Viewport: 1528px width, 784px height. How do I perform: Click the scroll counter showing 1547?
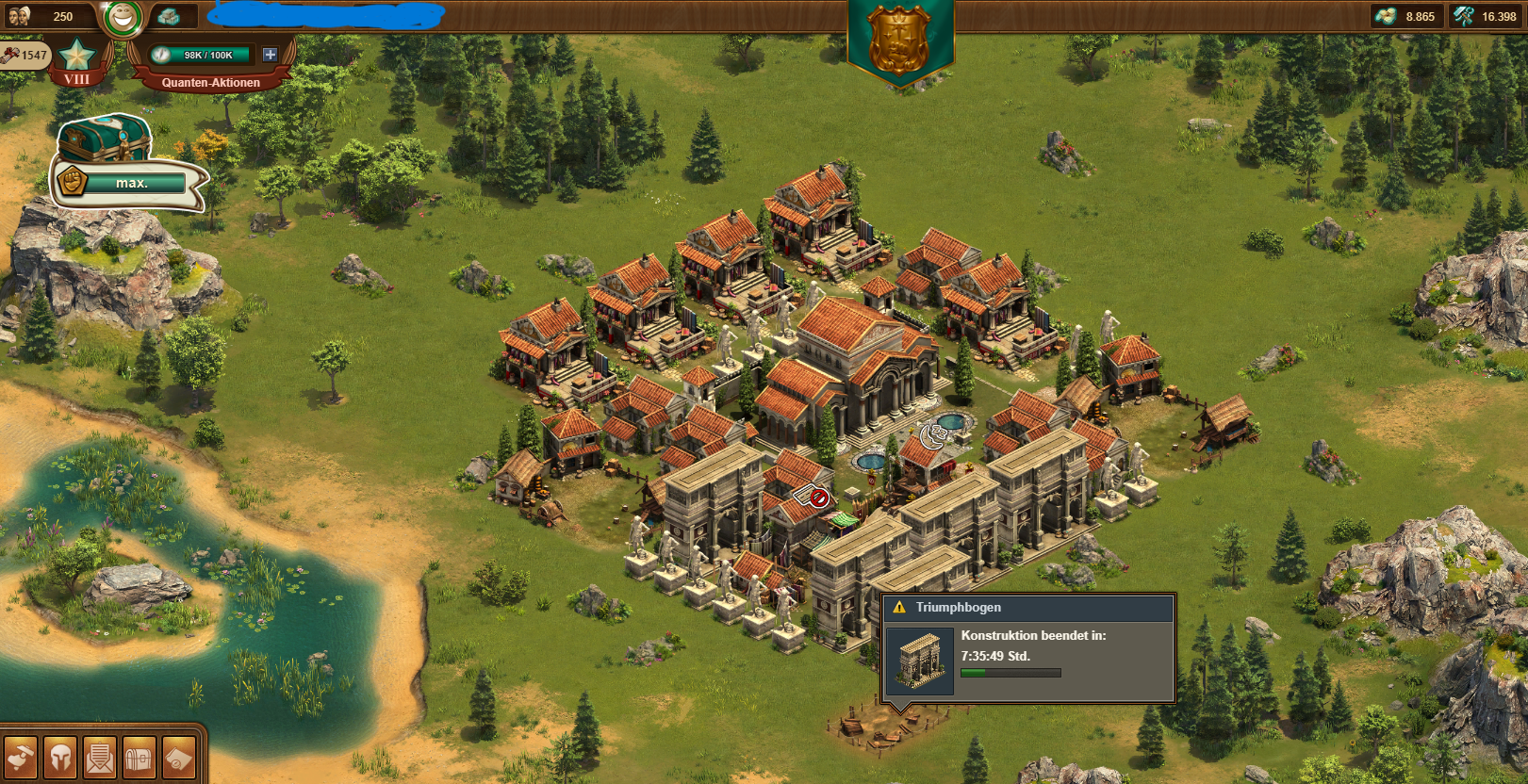click(24, 55)
